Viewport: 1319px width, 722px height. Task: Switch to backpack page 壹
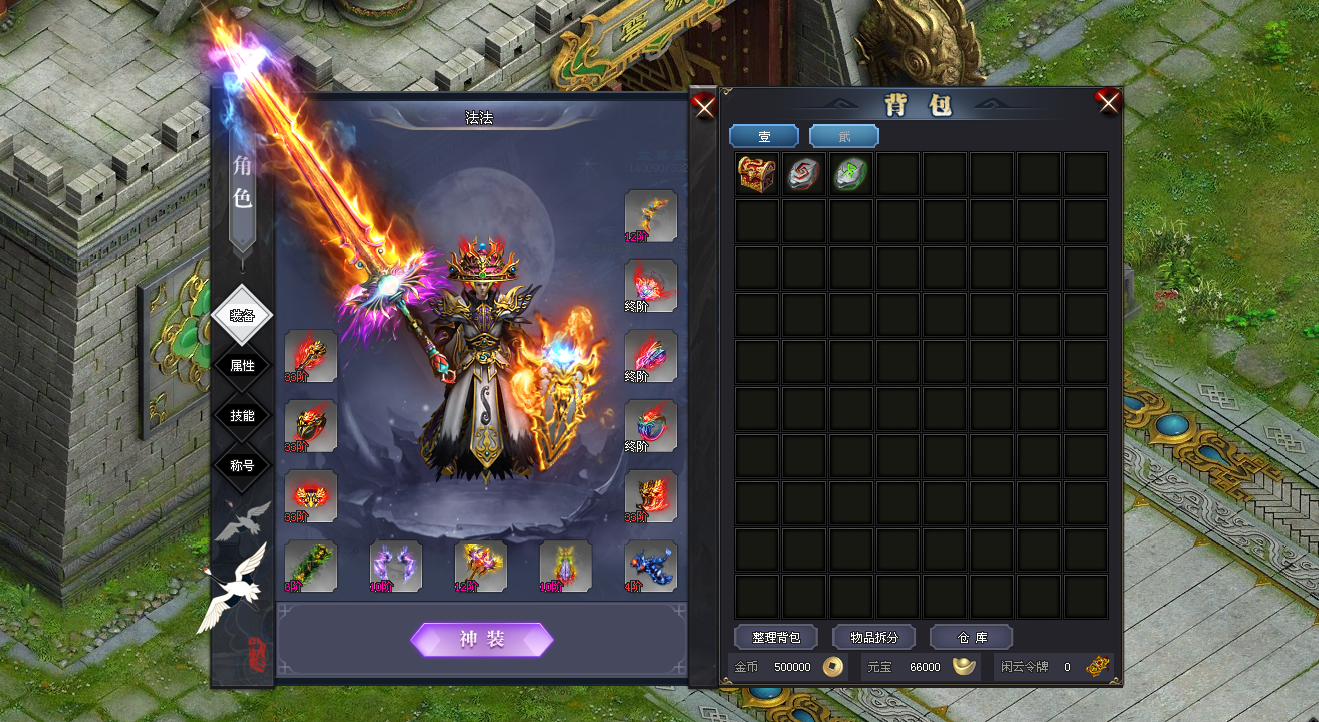click(x=764, y=136)
